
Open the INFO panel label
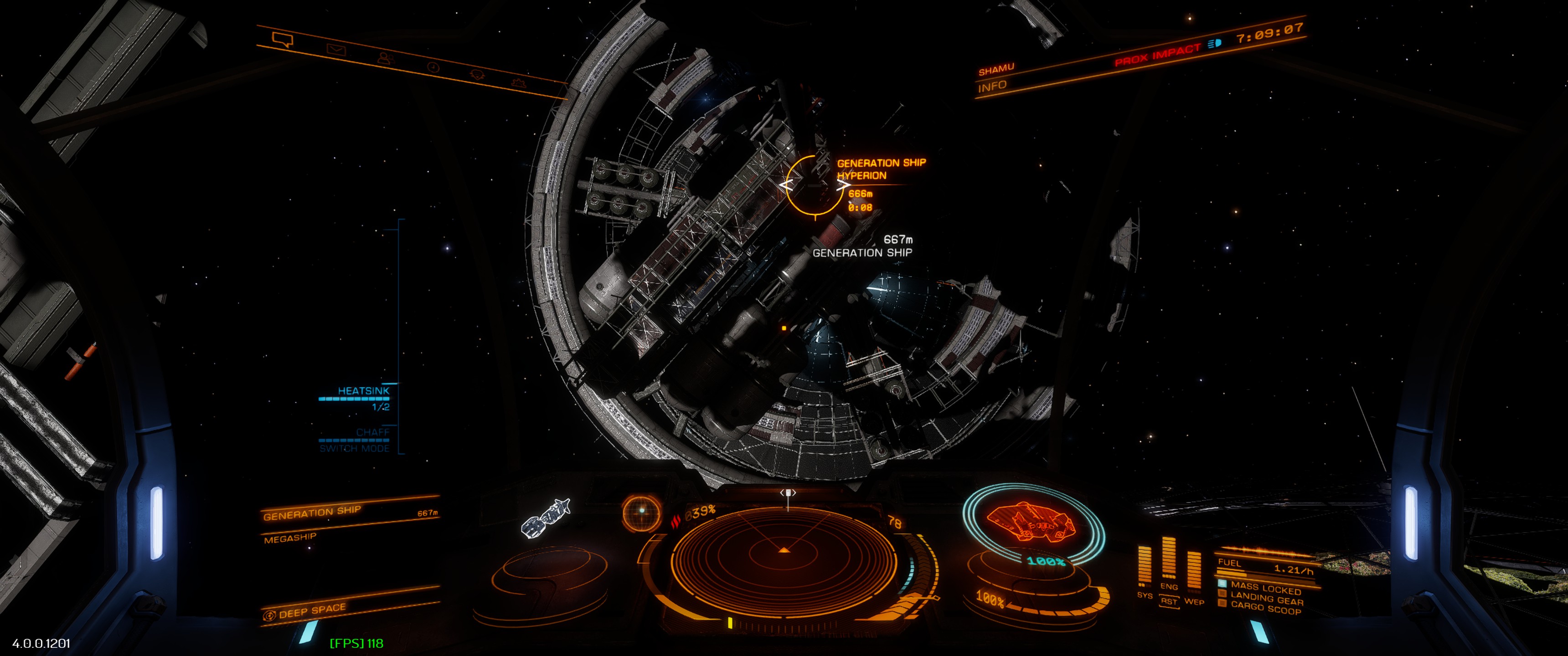point(992,87)
